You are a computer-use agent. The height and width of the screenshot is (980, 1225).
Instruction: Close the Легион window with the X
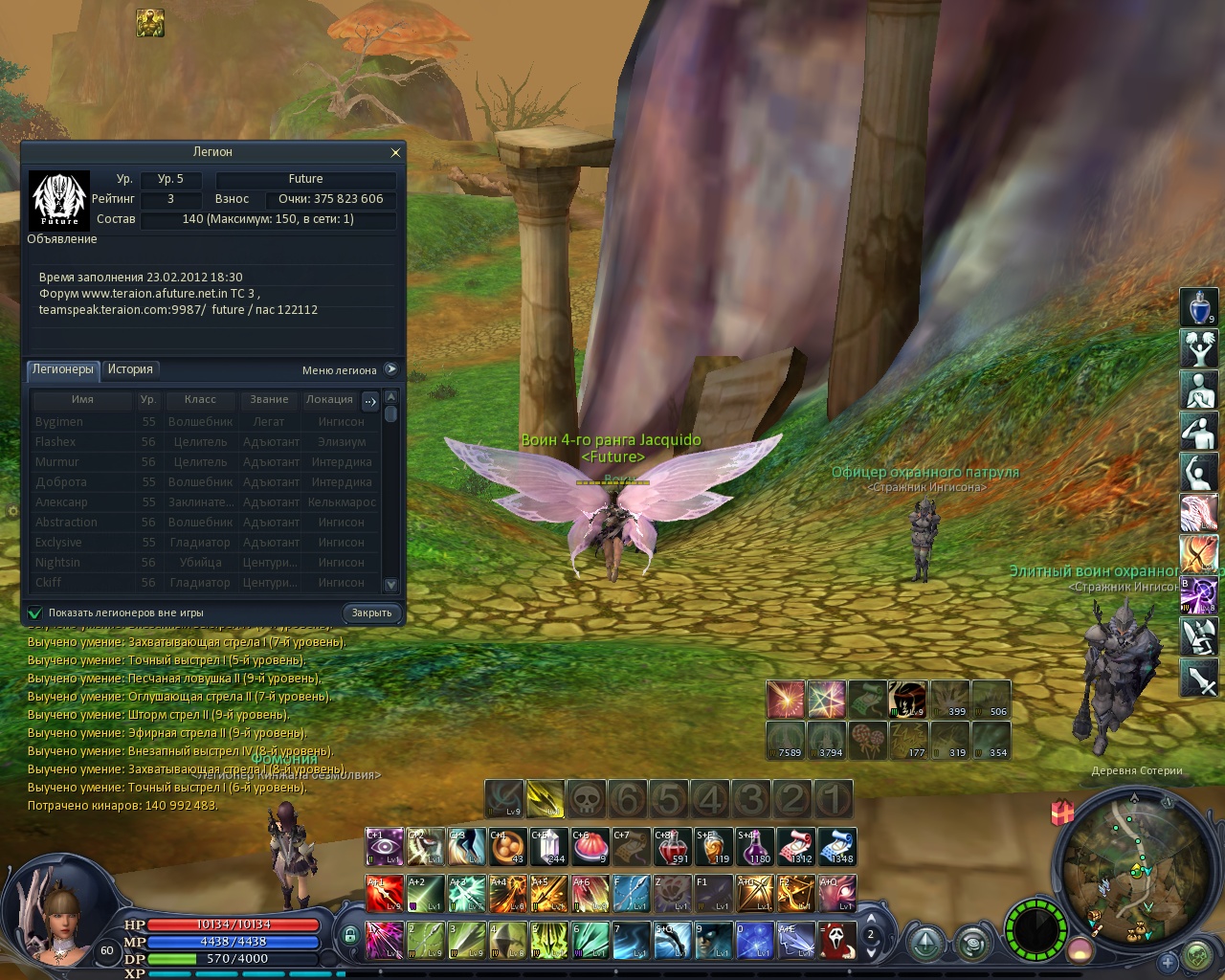395,153
